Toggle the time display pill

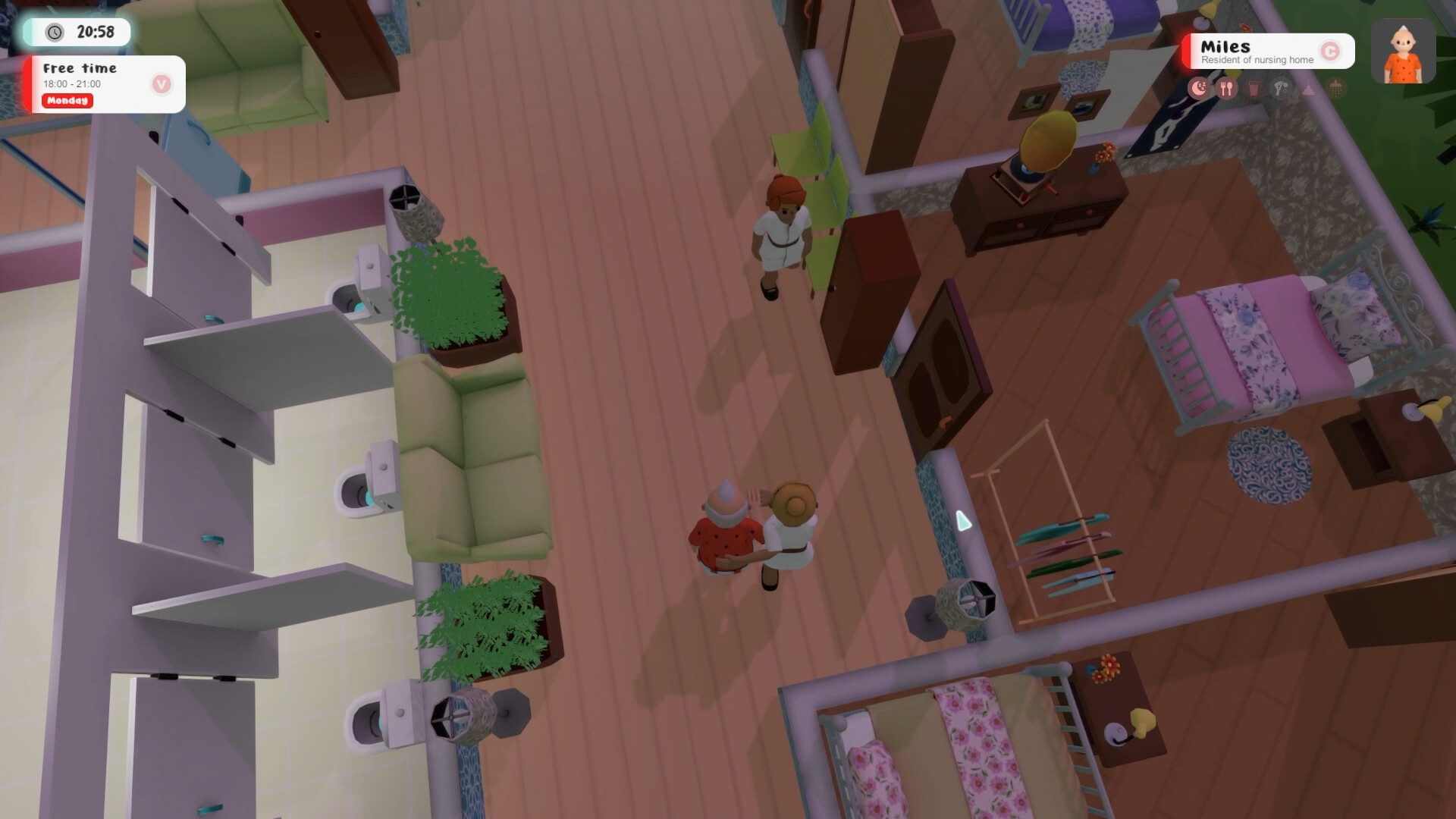(x=78, y=33)
